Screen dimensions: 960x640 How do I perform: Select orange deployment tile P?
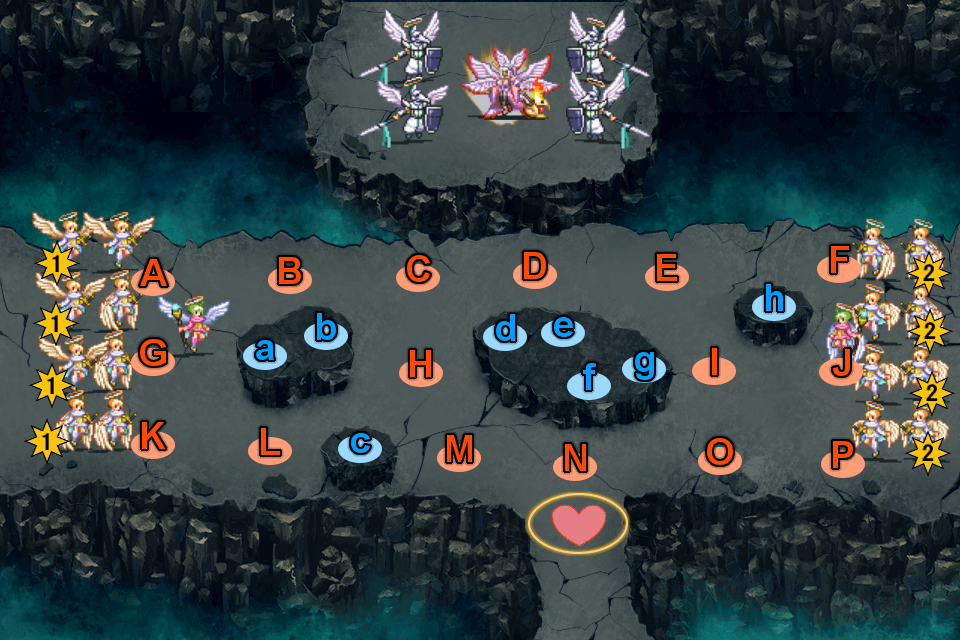click(x=842, y=459)
